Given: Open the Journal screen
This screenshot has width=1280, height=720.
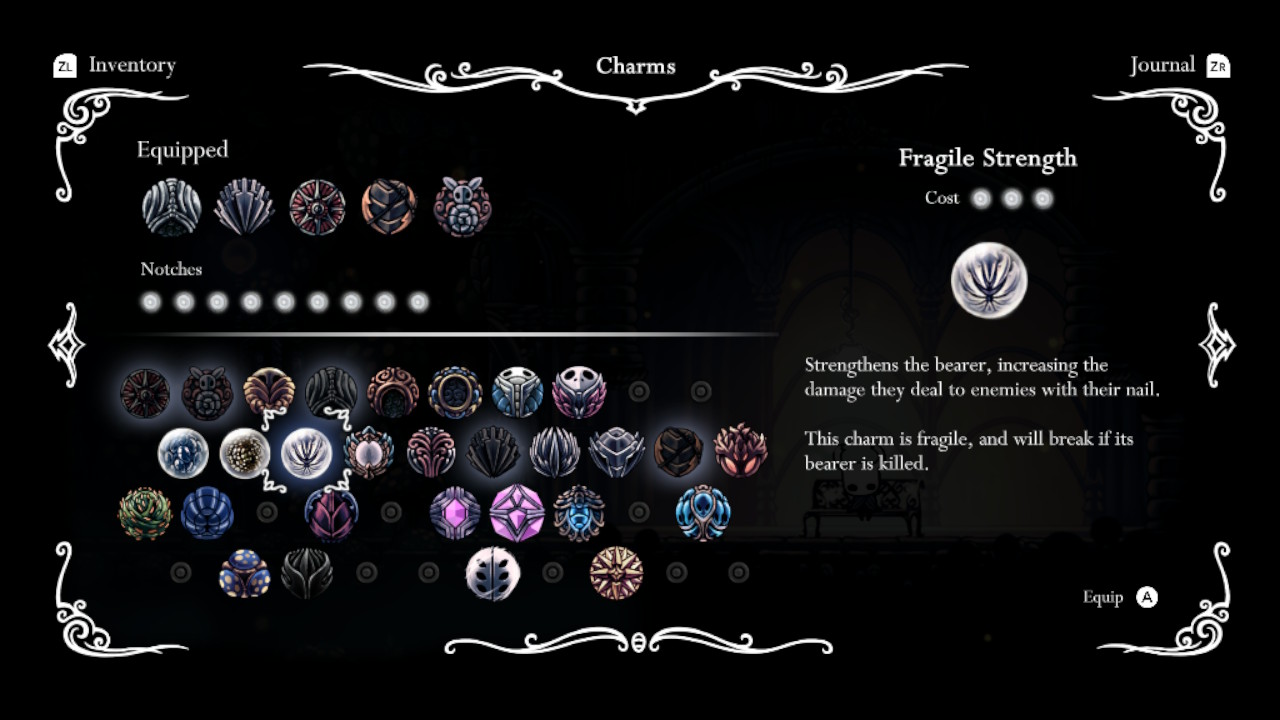Looking at the screenshot, I should click(x=1162, y=65).
